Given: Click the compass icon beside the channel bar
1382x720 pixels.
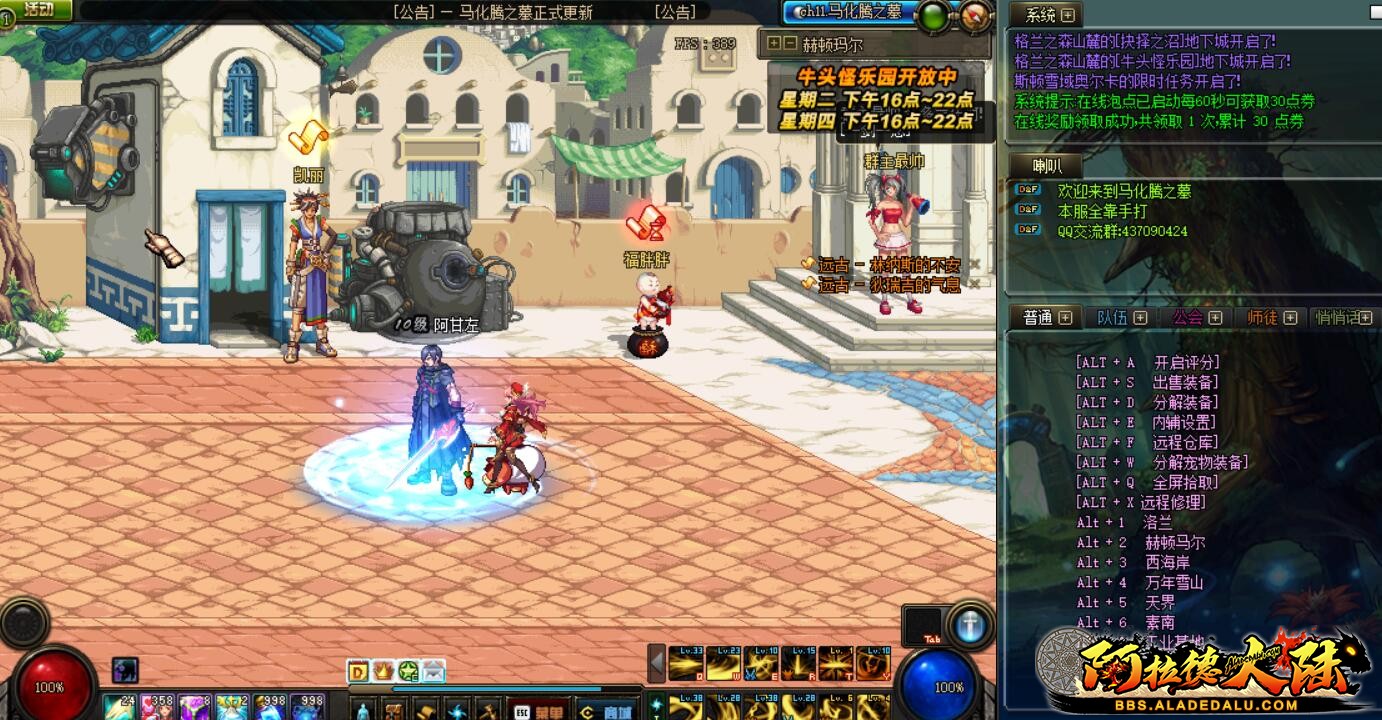Looking at the screenshot, I should [976, 14].
